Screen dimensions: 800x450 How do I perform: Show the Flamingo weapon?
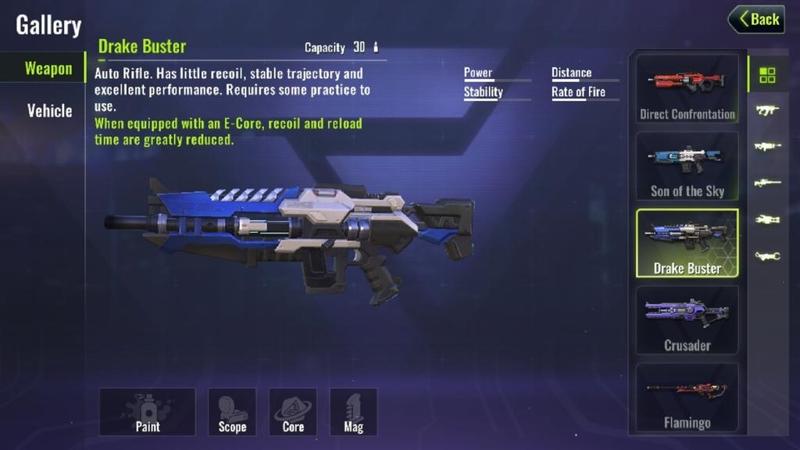(687, 397)
